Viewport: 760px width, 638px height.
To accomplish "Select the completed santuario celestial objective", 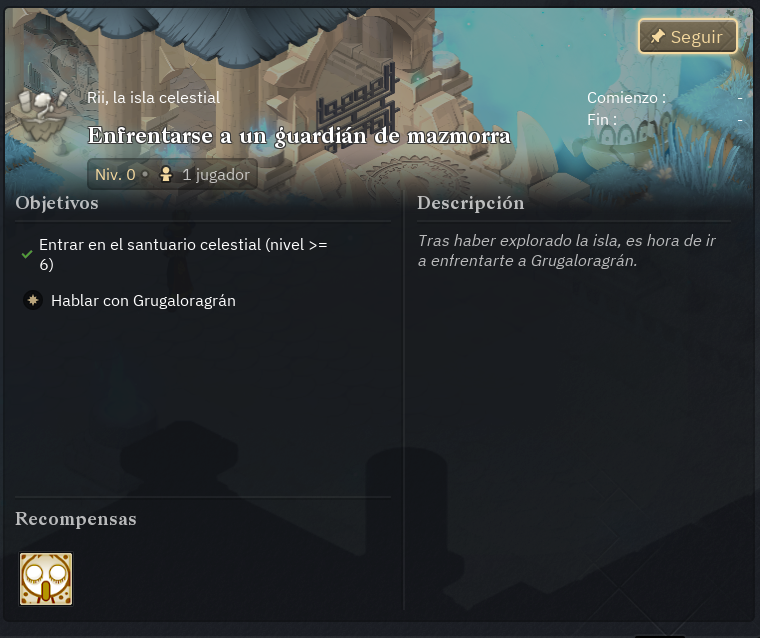I will (x=182, y=254).
